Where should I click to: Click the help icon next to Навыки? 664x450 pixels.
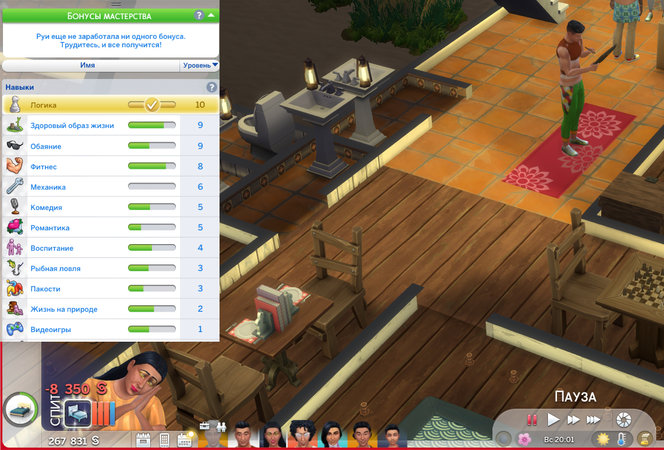coord(211,87)
